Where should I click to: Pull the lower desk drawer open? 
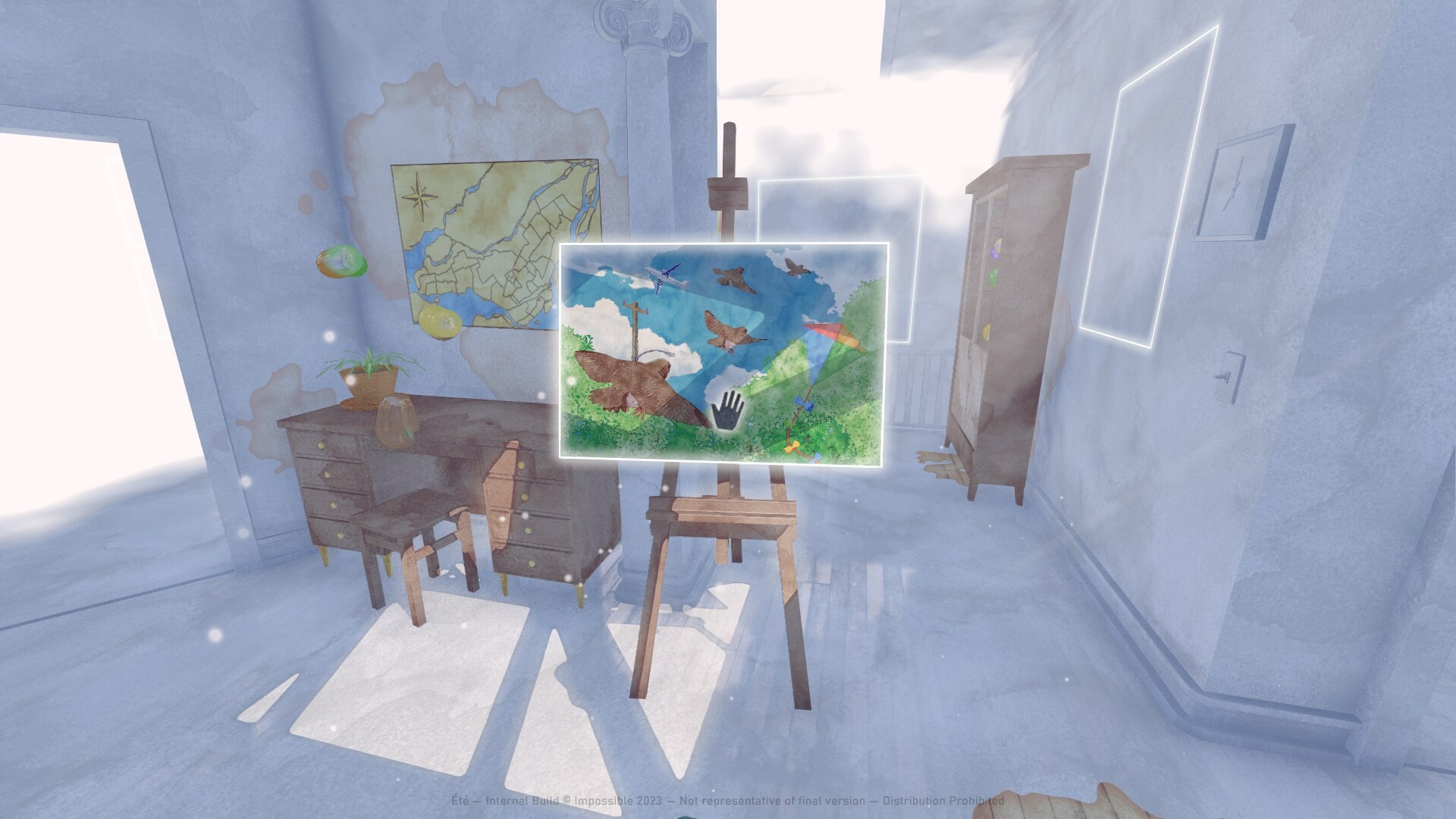click(x=340, y=535)
